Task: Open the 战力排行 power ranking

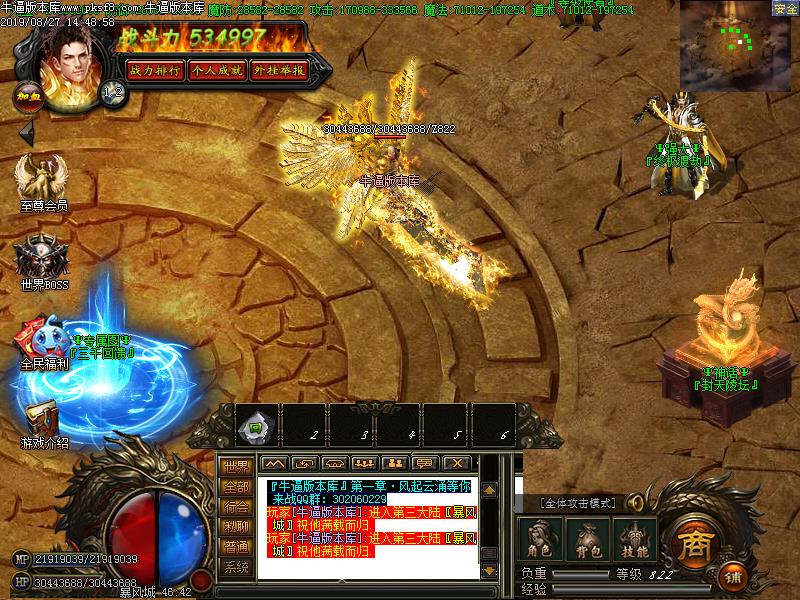Action: (154, 70)
